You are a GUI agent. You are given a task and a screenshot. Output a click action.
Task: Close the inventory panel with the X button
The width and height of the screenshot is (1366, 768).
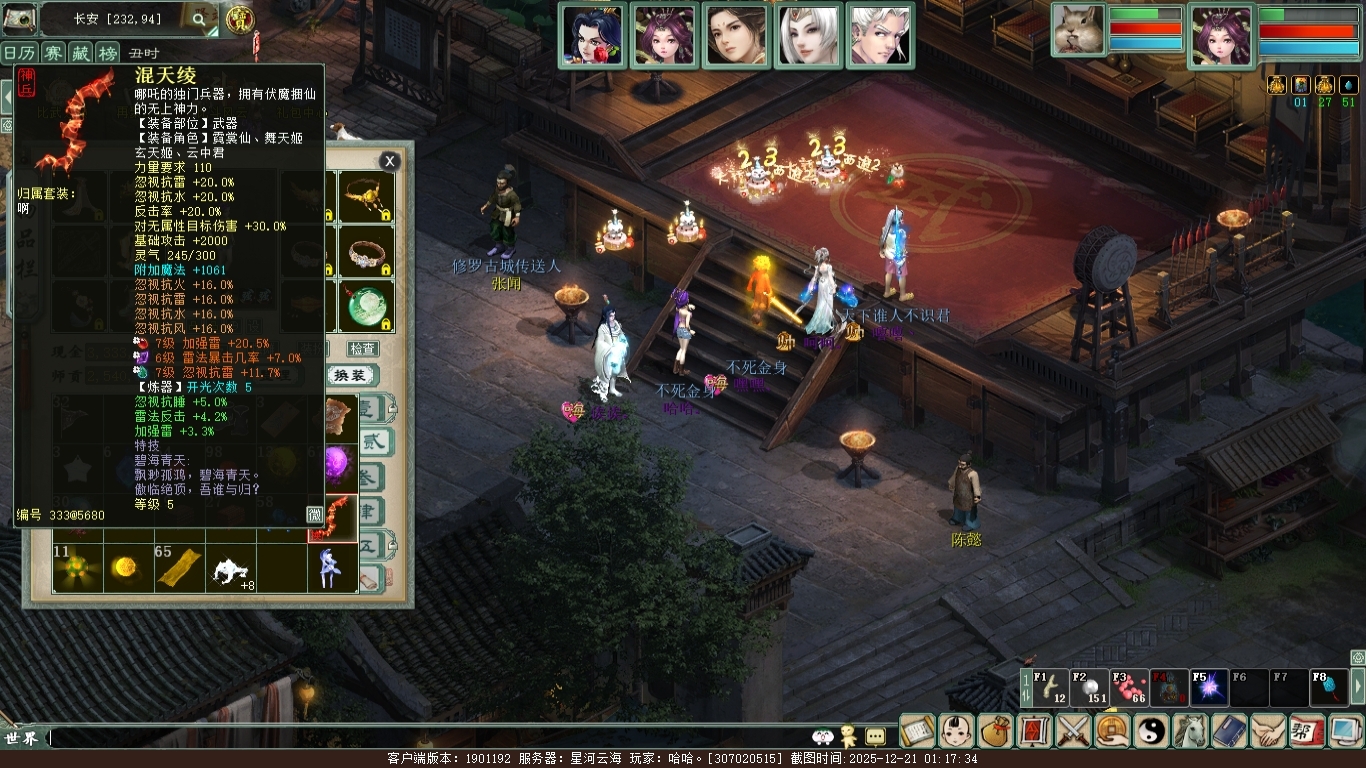tap(390, 161)
